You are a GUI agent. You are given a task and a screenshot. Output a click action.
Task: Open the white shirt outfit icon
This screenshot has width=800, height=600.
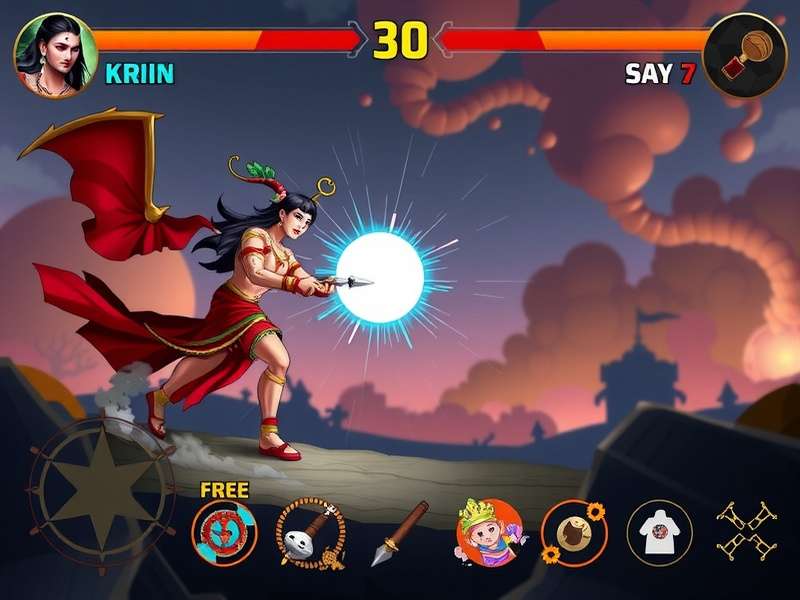coord(659,533)
